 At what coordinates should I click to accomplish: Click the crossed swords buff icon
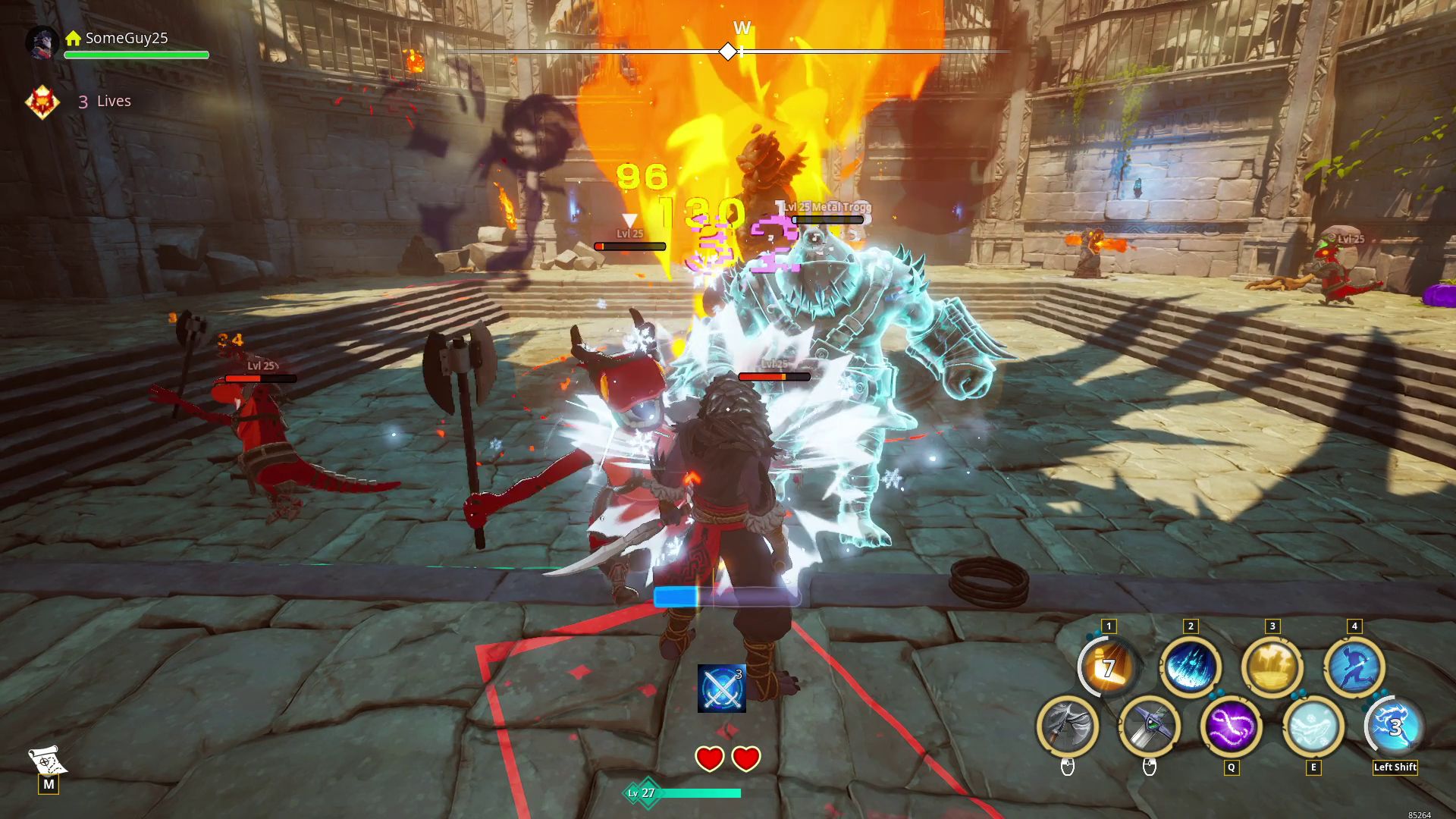(x=721, y=689)
